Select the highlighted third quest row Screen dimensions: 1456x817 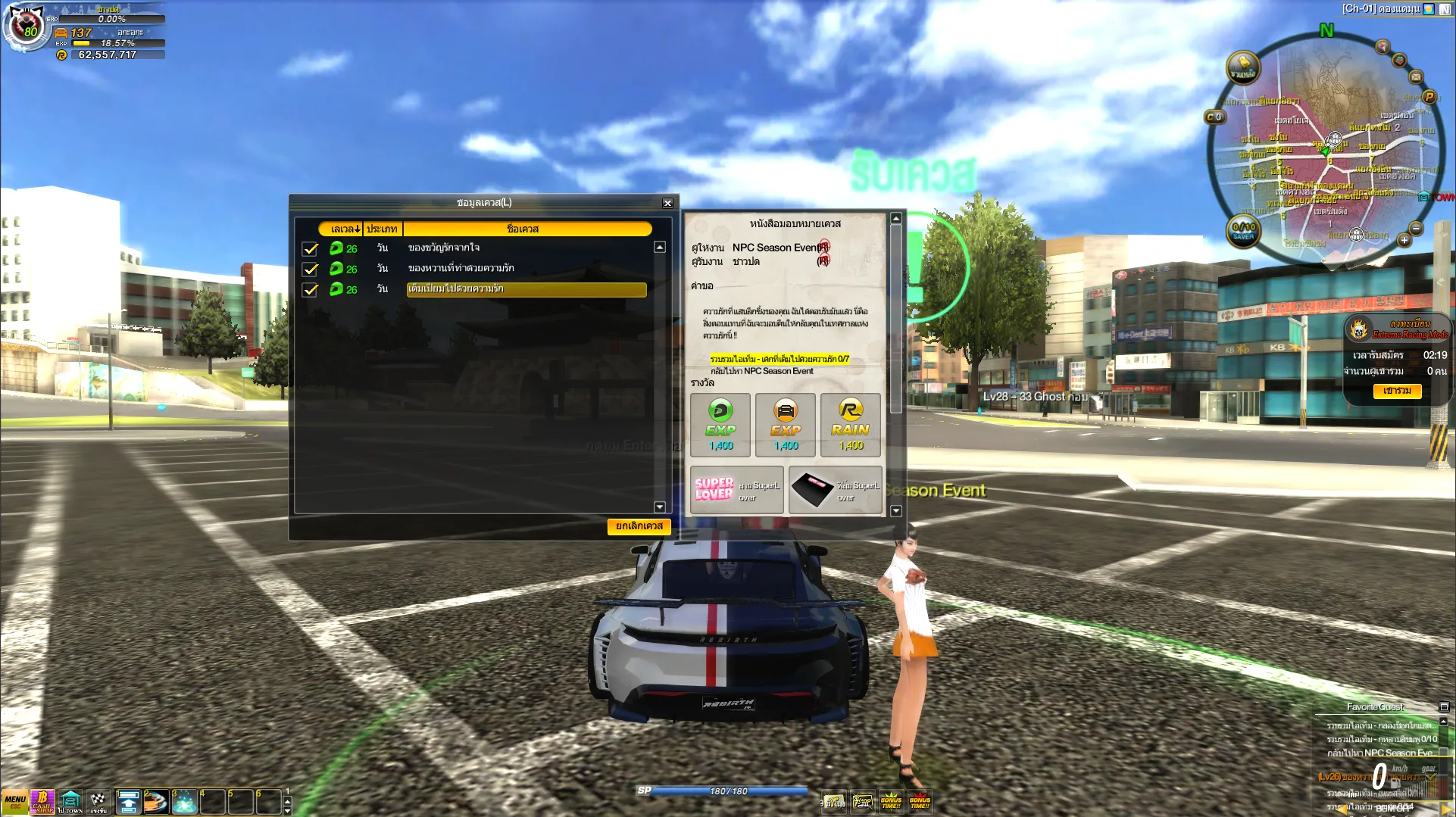[526, 289]
